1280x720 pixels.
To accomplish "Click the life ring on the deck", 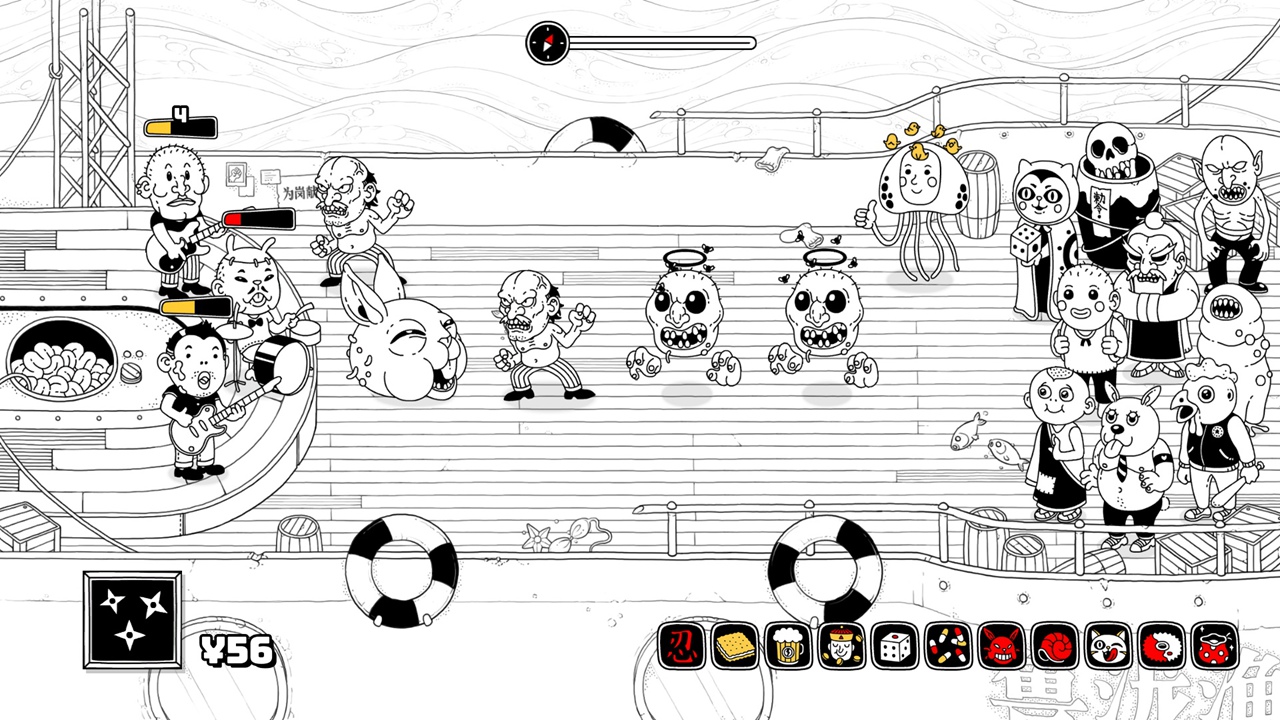I will 400,570.
